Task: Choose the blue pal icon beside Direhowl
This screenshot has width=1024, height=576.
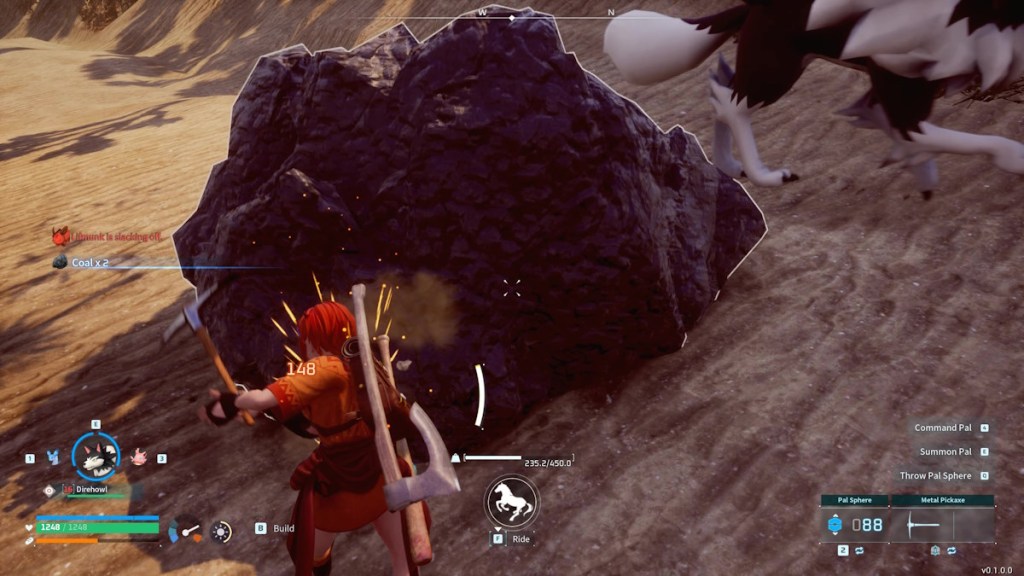Action: (53, 457)
